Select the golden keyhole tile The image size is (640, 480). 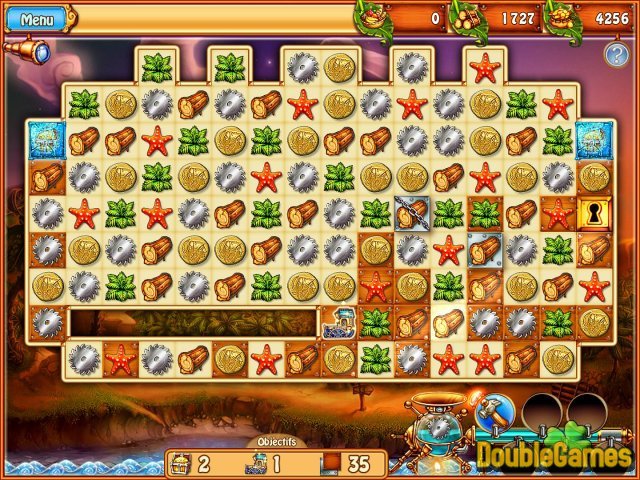592,213
